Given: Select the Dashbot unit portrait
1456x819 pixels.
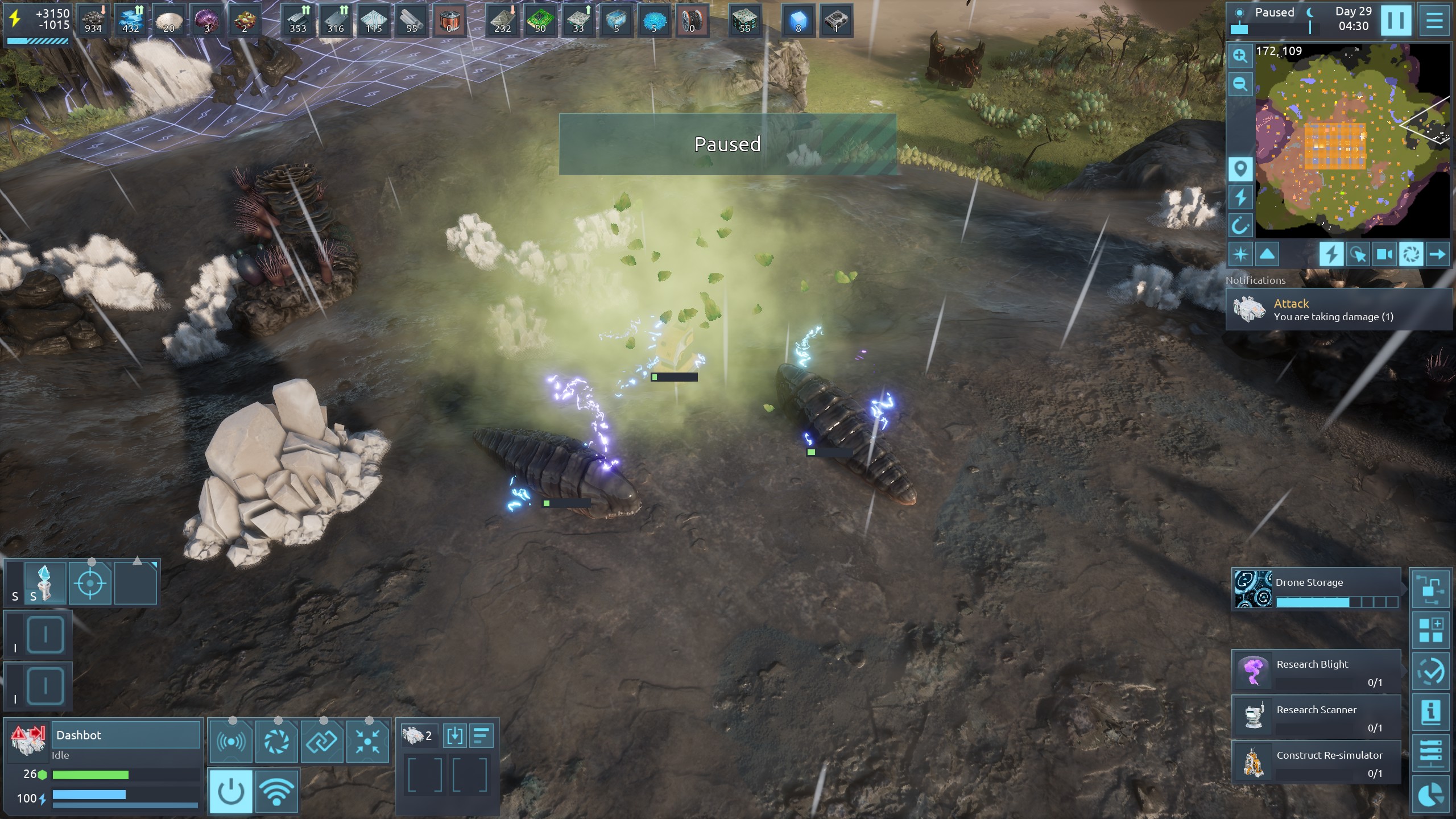Looking at the screenshot, I should pos(28,740).
